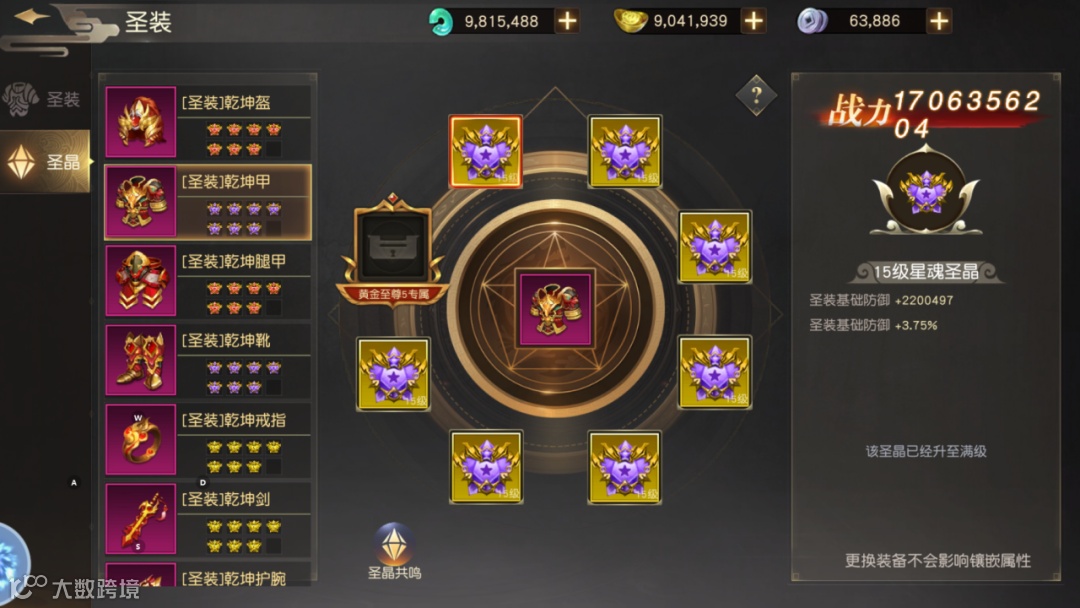Select [圣装]乾坤盔 helmet row
1080x608 pixels.
[208, 122]
